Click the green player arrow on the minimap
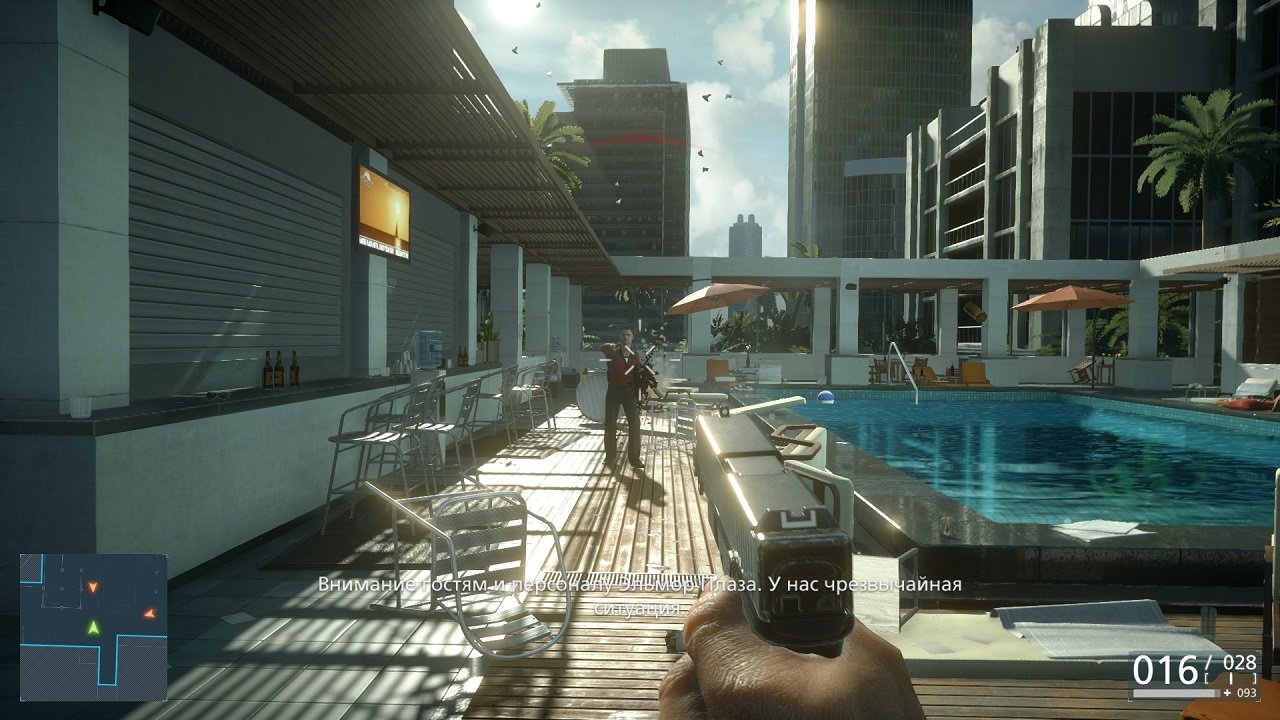 [93, 628]
